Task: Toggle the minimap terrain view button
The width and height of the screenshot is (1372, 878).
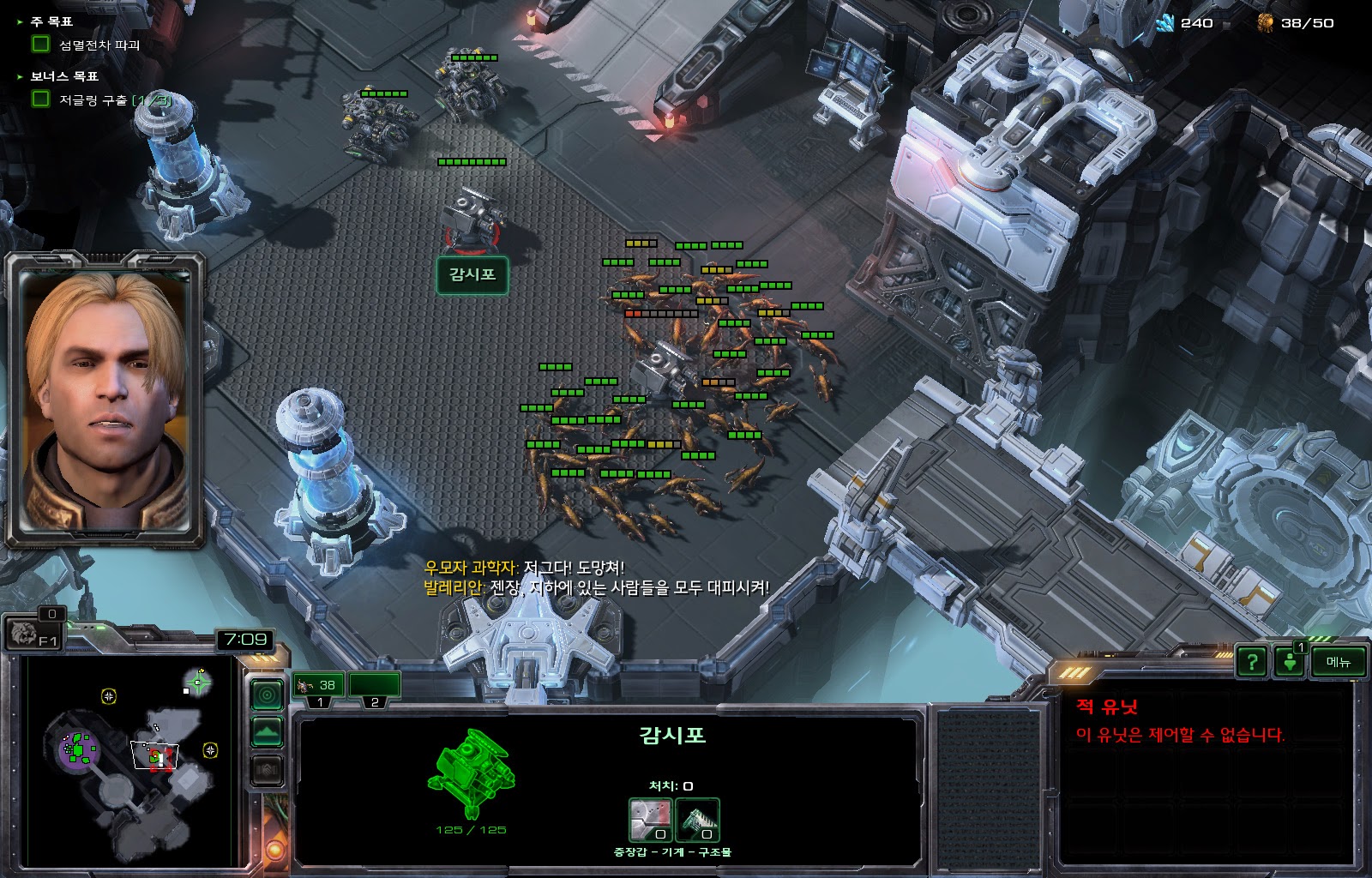Action: tap(267, 732)
